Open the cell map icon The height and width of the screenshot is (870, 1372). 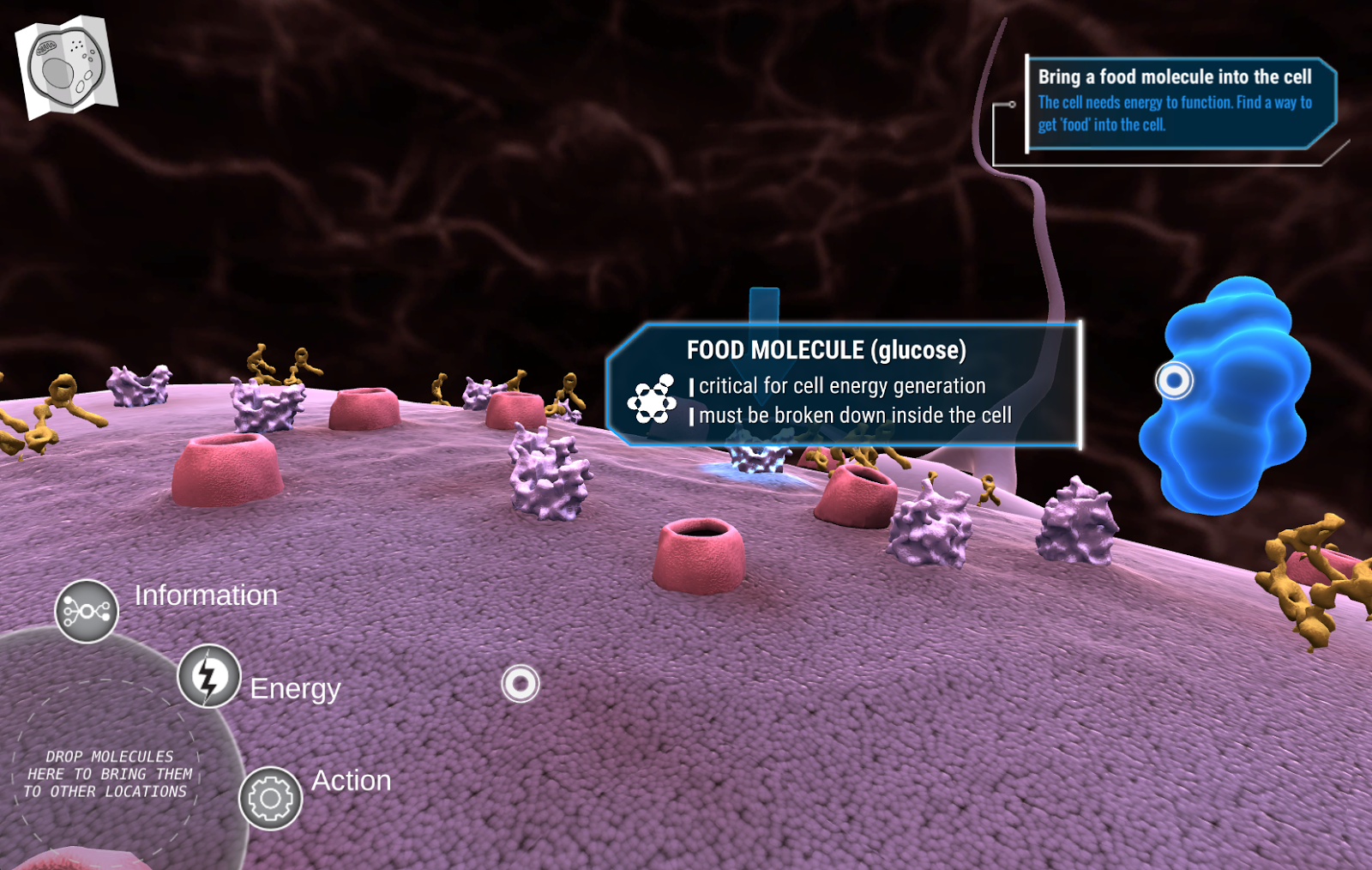[66, 66]
